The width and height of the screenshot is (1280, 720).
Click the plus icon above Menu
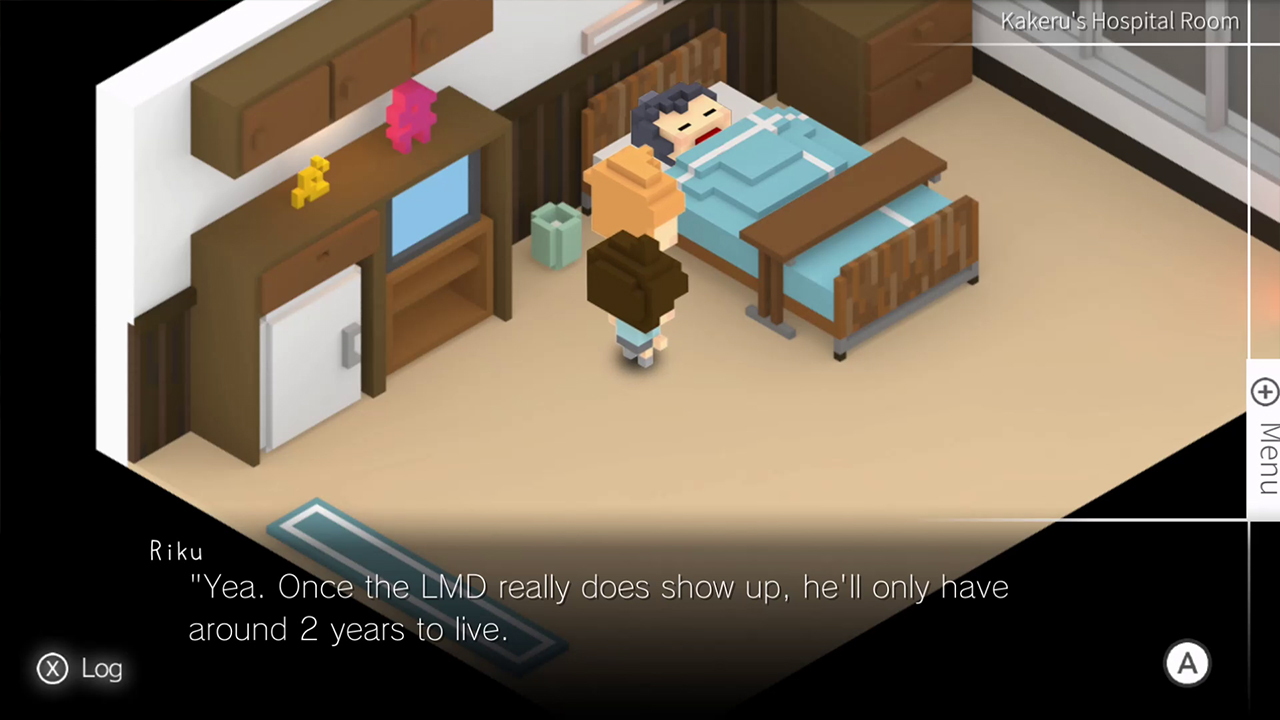pyautogui.click(x=1264, y=391)
